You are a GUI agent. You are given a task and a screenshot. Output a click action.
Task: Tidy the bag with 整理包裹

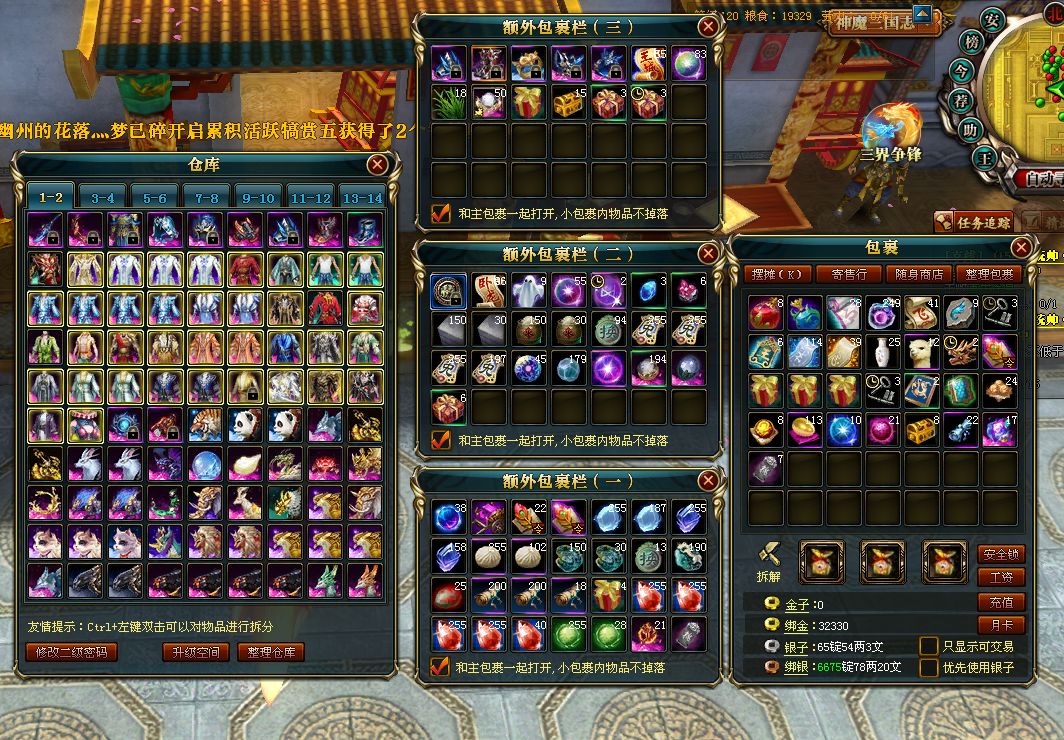coord(988,274)
